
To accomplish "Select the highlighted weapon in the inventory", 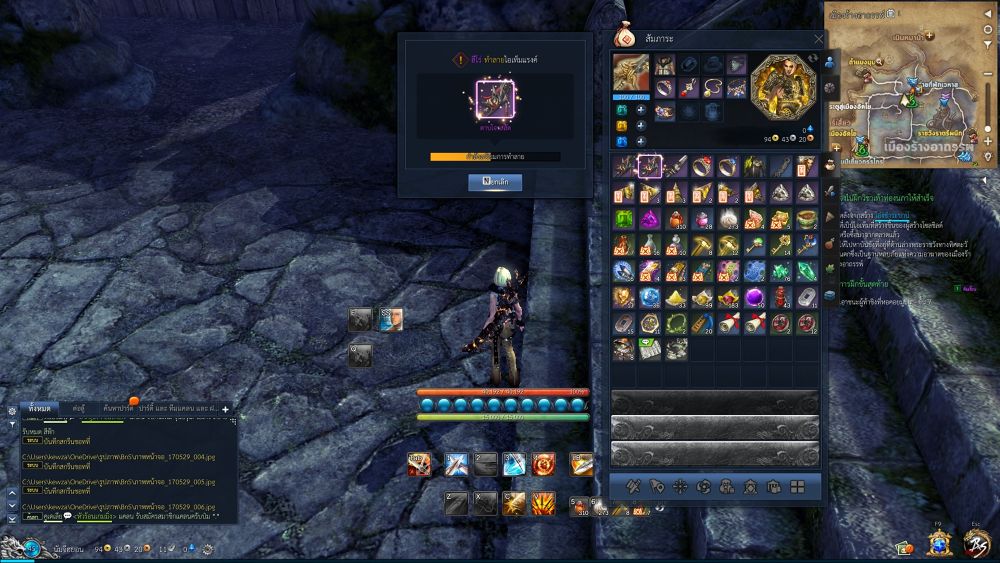I will (650, 166).
